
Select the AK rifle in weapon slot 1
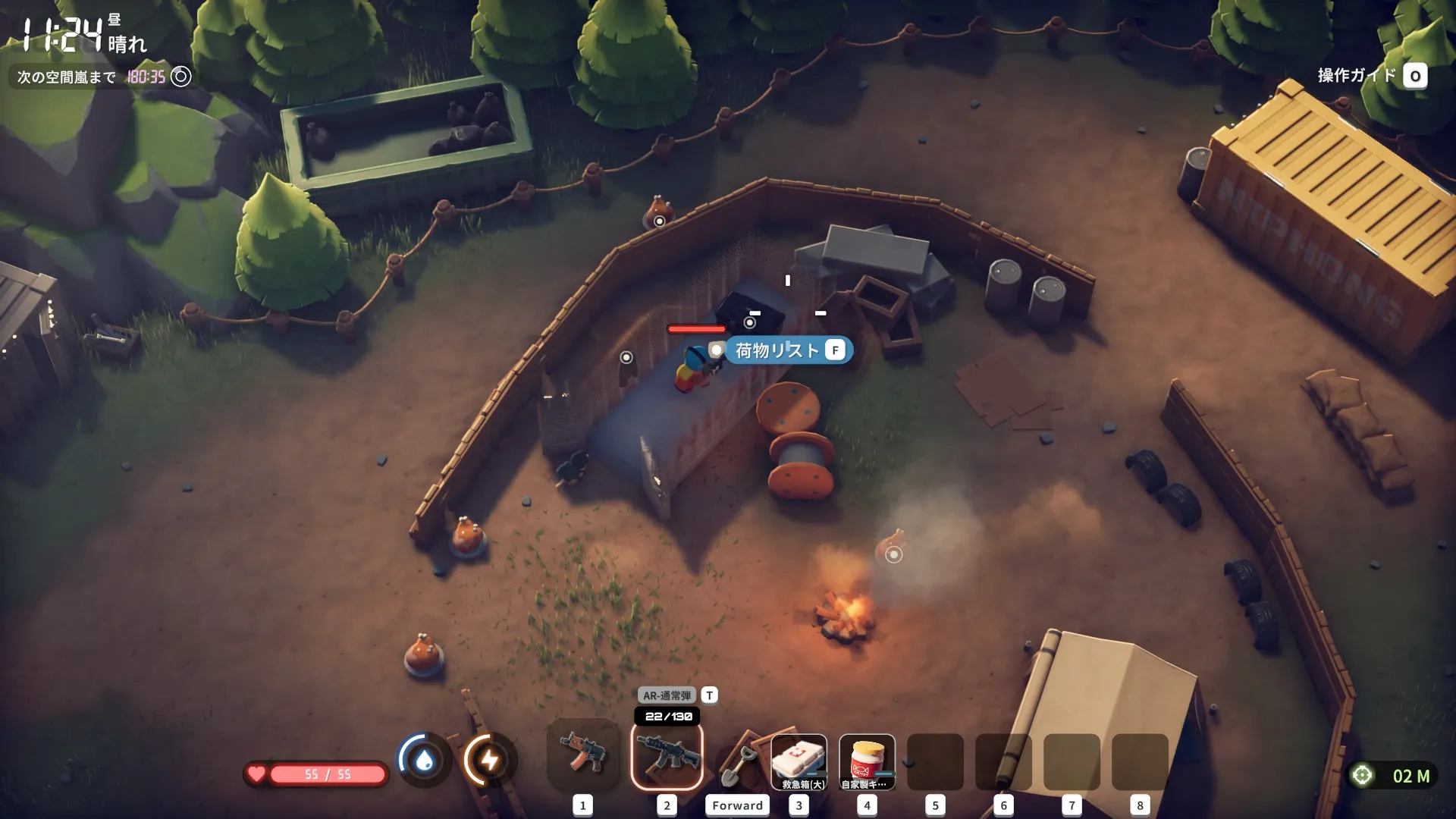pos(582,755)
